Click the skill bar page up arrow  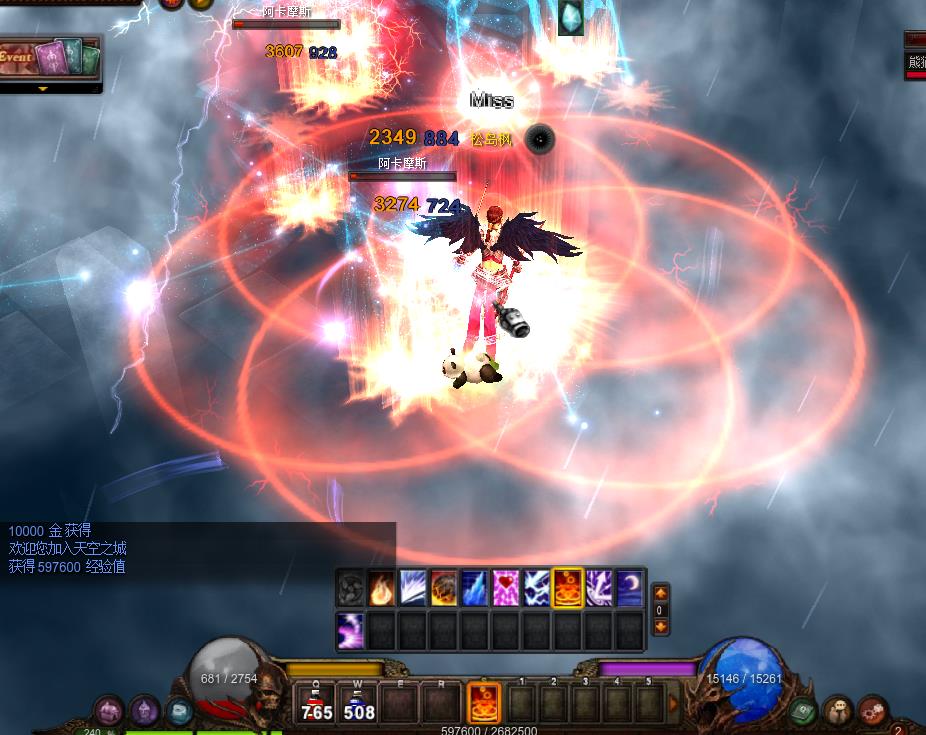[660, 593]
